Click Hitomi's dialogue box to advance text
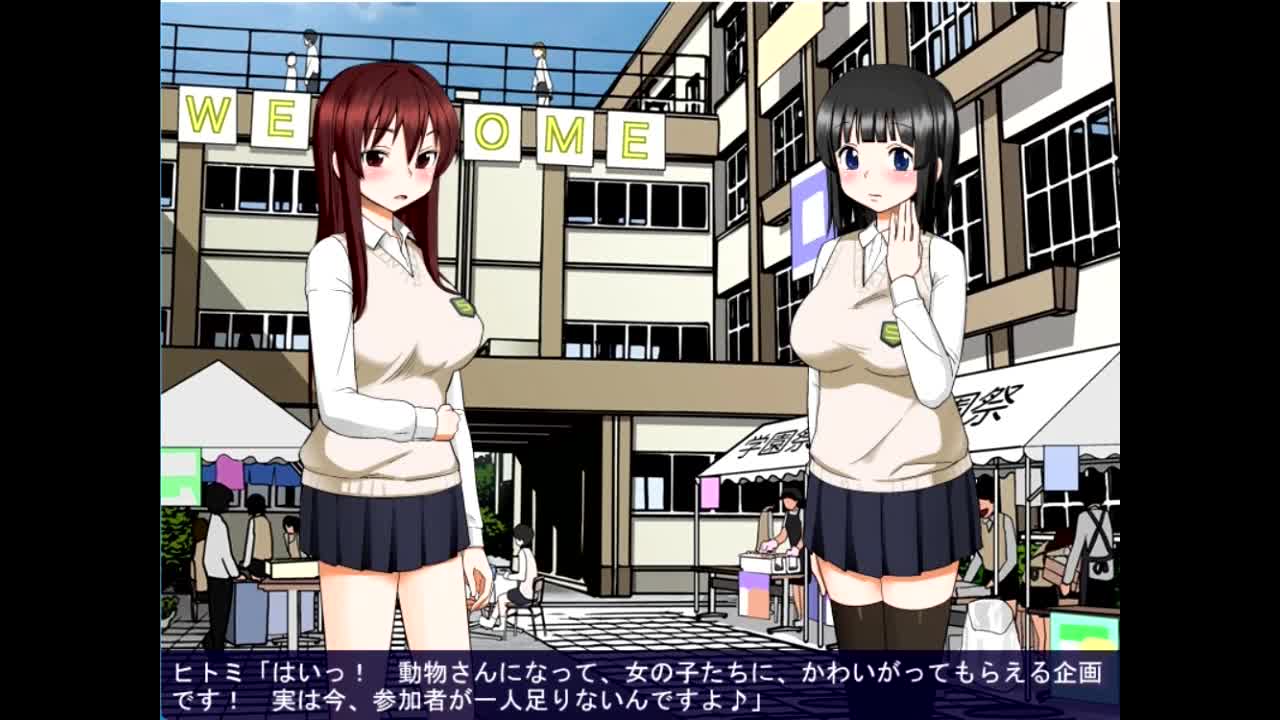The image size is (1280, 720). tap(639, 685)
